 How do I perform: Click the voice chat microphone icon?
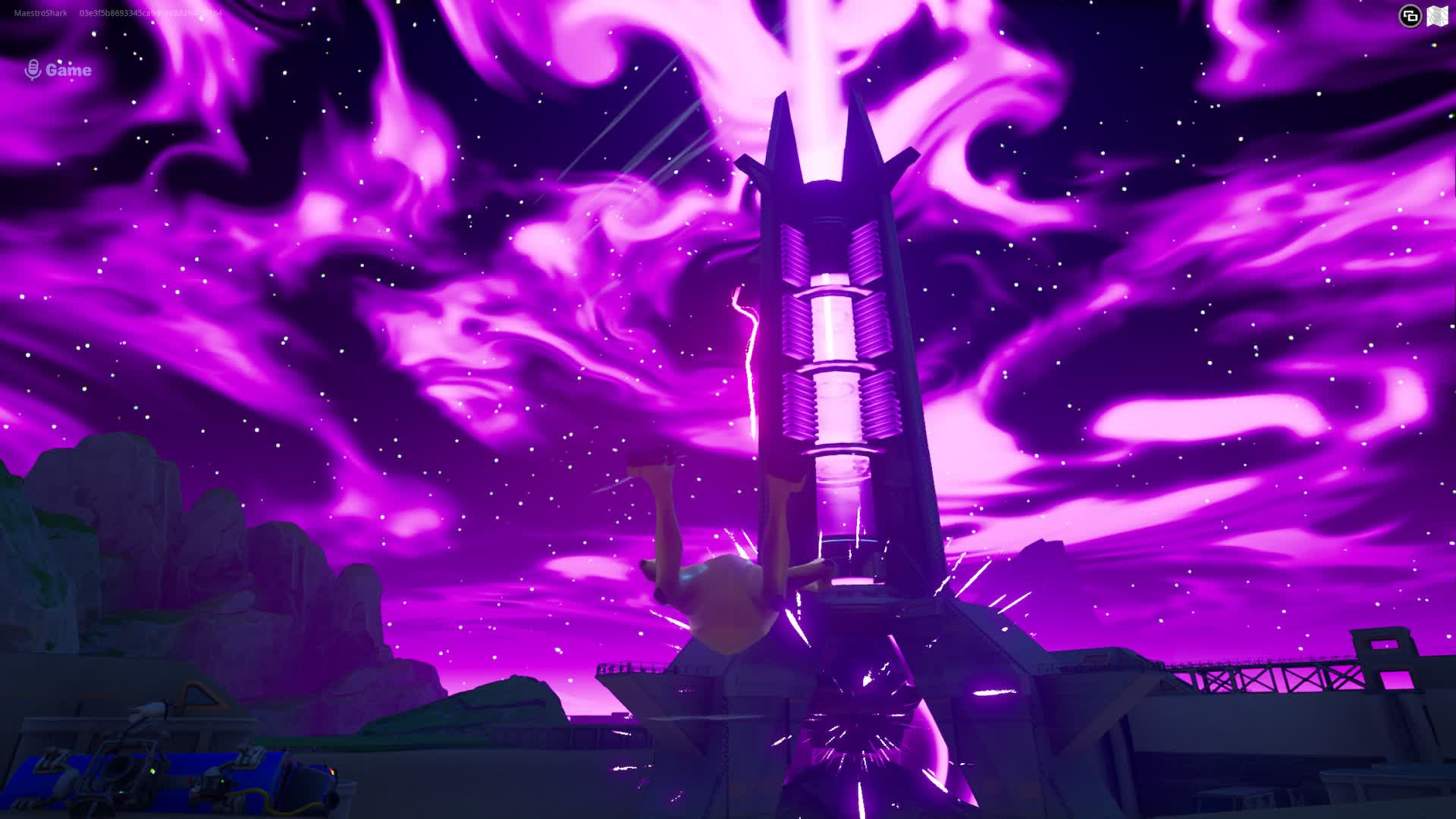33,71
